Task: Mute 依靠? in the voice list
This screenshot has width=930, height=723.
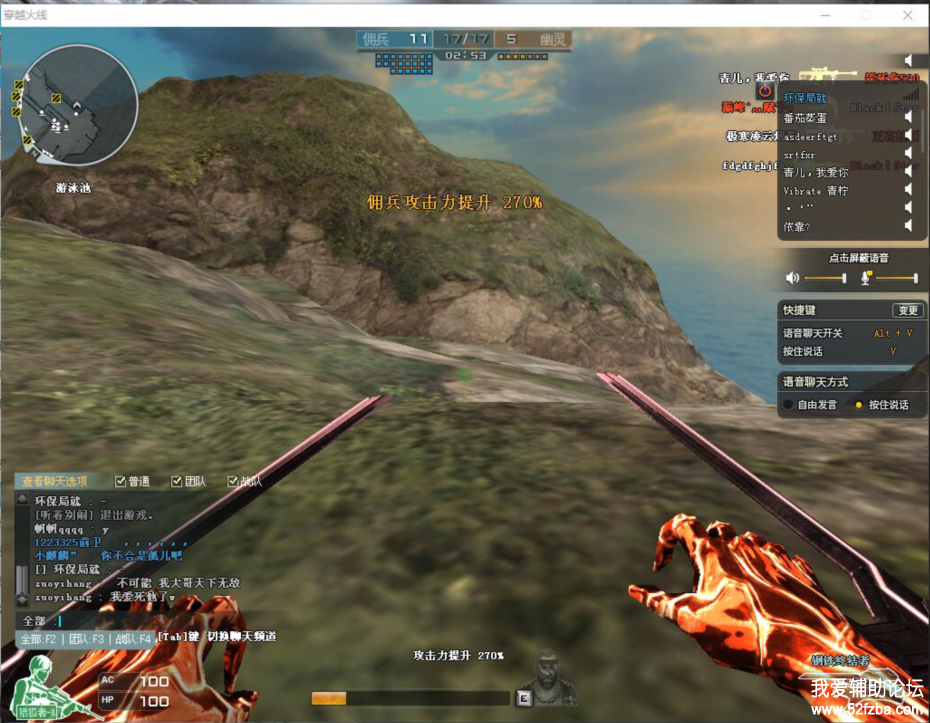Action: 909,226
